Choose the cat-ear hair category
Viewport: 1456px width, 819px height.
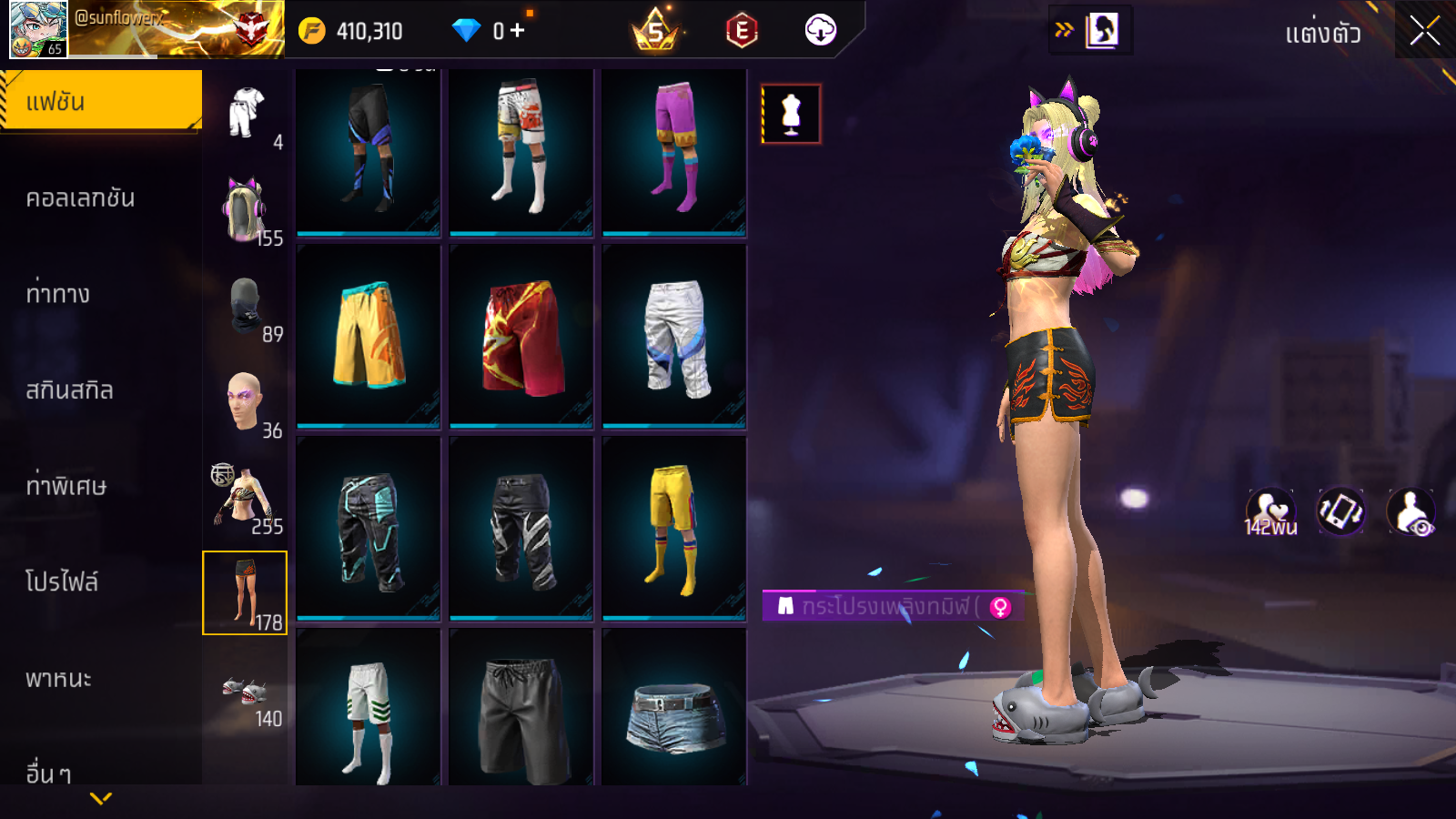[245, 210]
